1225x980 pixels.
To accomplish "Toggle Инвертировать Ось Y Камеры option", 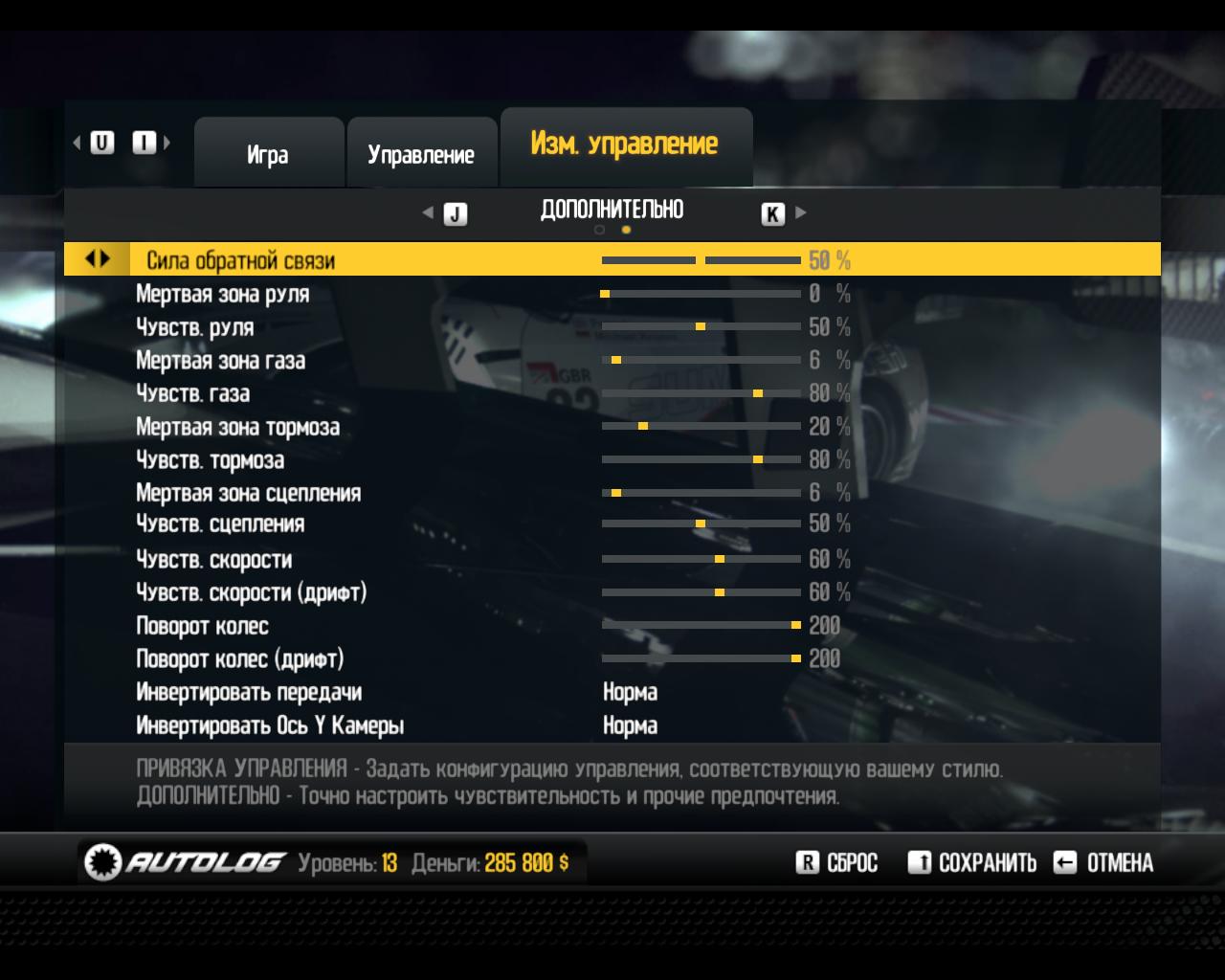I will (630, 725).
